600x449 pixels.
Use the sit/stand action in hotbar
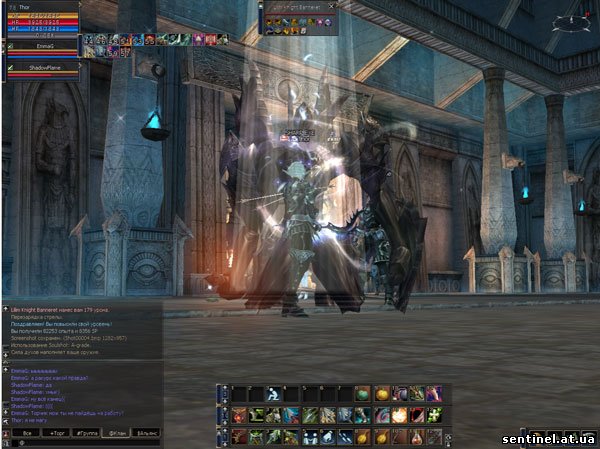coord(273,394)
